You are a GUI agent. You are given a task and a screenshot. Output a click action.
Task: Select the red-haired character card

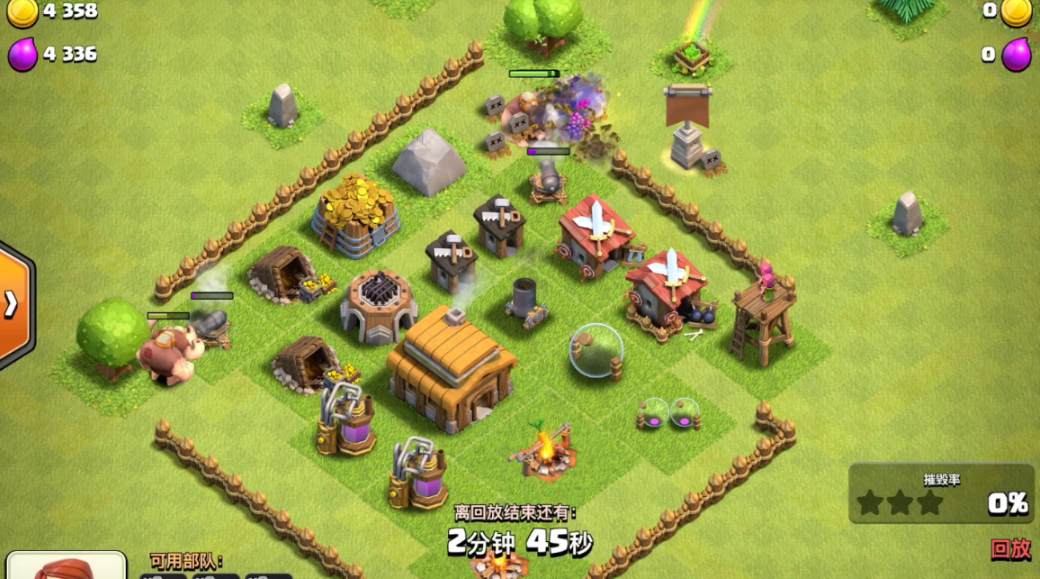(67, 566)
